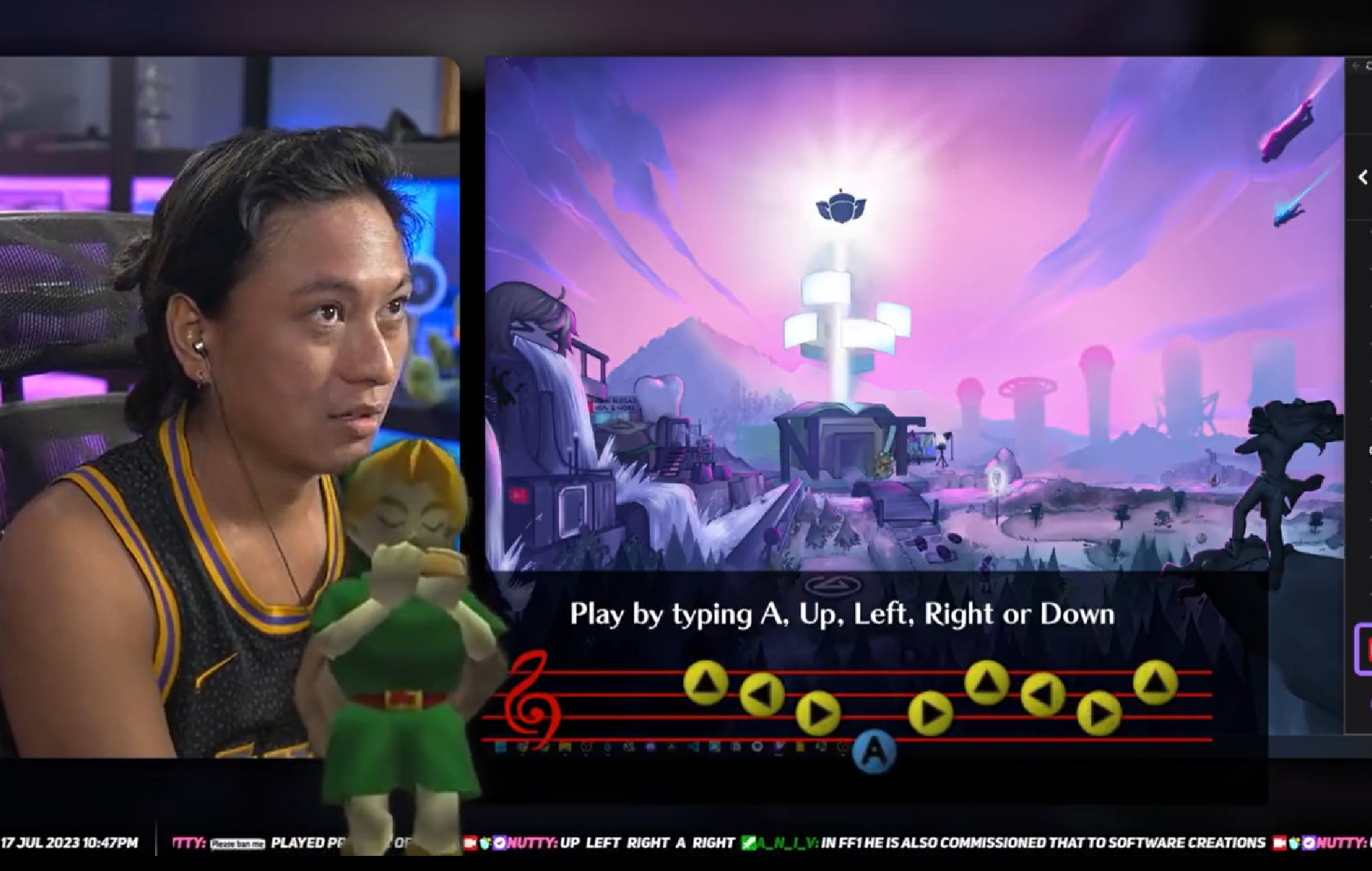The image size is (1372, 871).
Task: Click the timestamp reading 17 JUL 2023 10:47PM
Action: click(x=69, y=843)
